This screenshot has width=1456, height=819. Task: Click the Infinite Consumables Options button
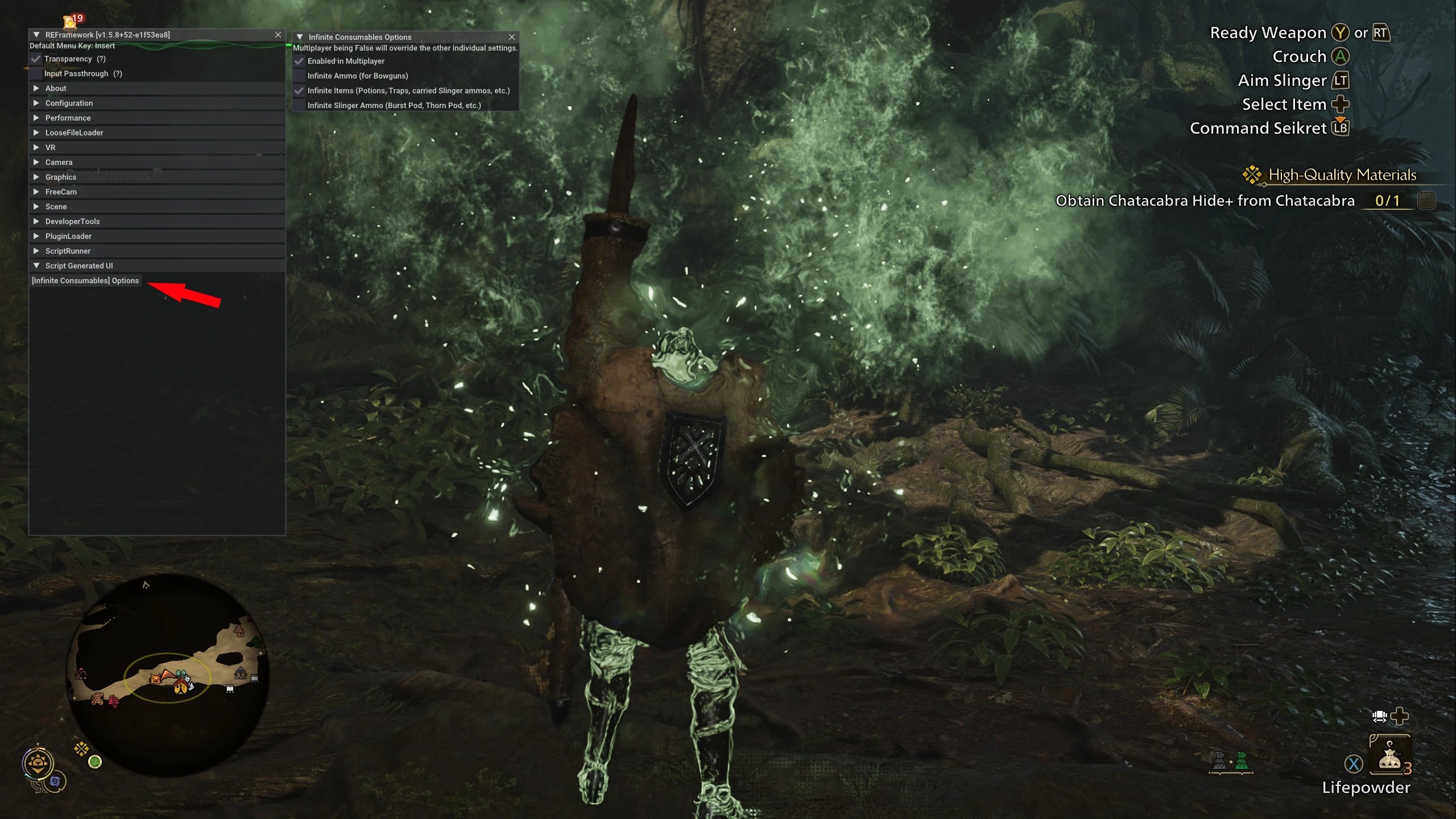coord(85,281)
